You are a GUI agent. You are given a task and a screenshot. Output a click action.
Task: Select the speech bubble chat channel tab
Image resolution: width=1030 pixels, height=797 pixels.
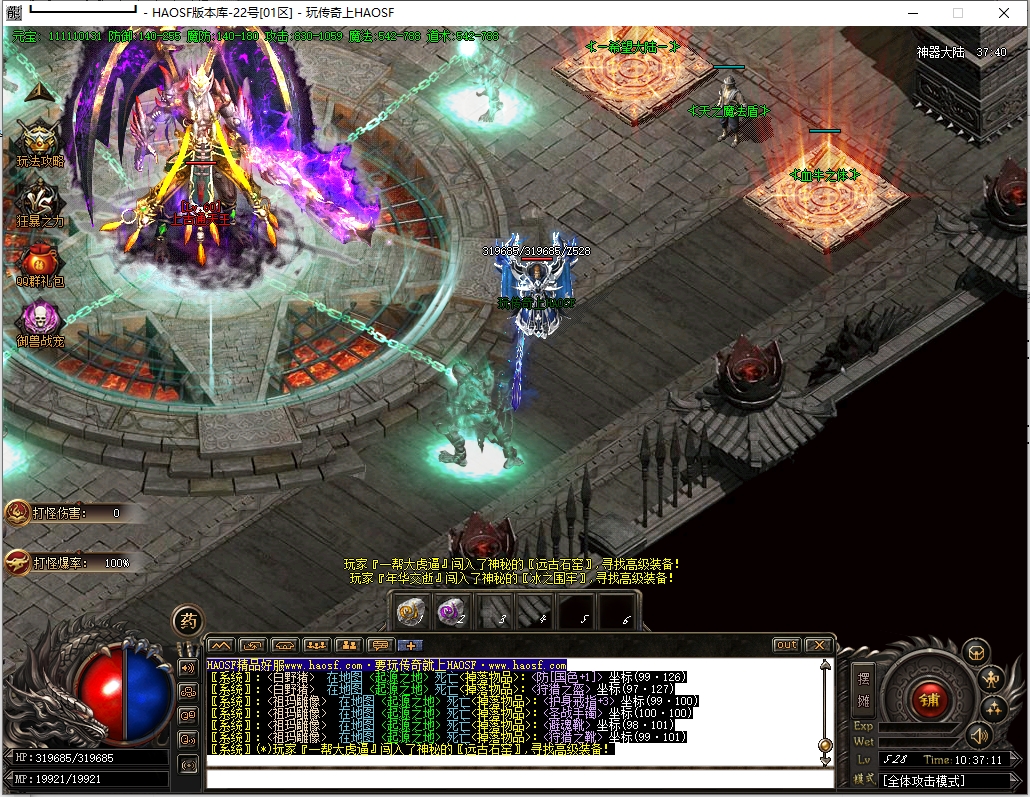[x=380, y=645]
